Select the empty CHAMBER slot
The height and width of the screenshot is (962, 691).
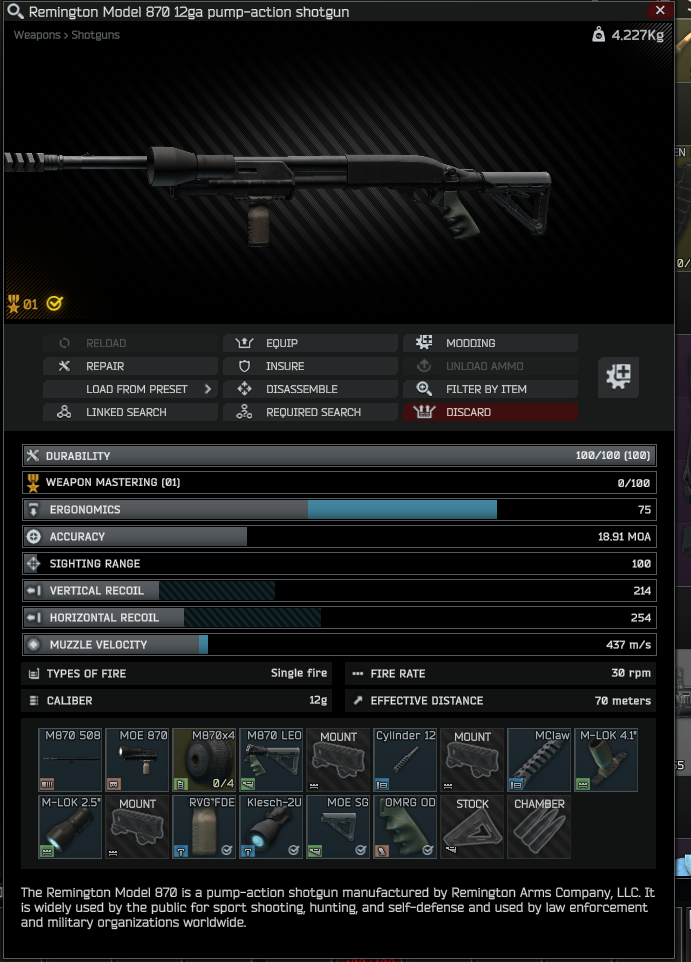coord(540,827)
